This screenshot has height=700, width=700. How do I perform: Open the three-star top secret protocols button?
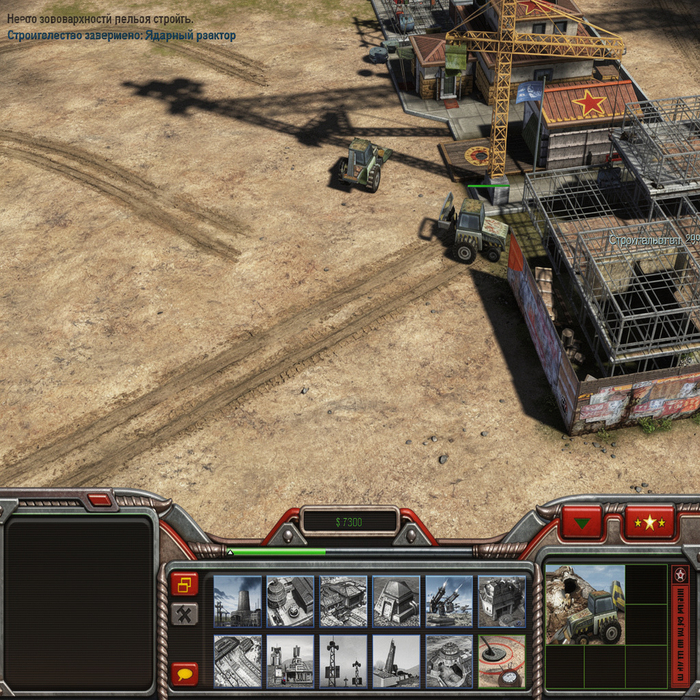click(650, 521)
